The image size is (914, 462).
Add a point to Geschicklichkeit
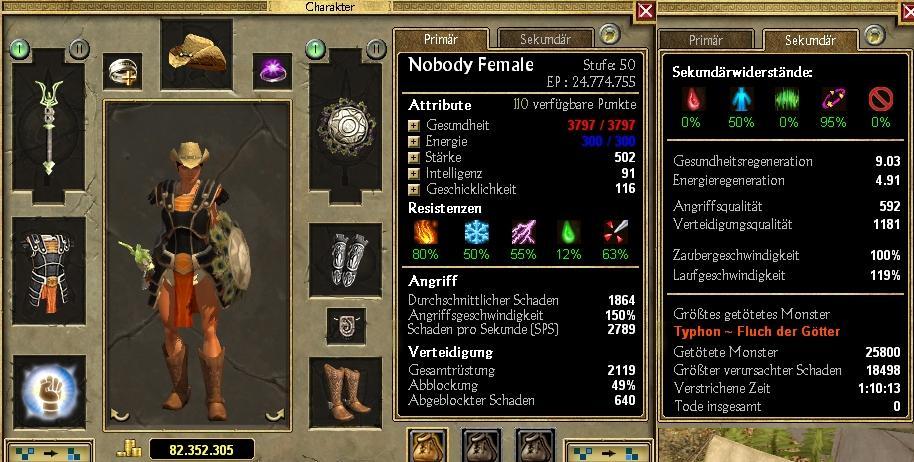414,187
